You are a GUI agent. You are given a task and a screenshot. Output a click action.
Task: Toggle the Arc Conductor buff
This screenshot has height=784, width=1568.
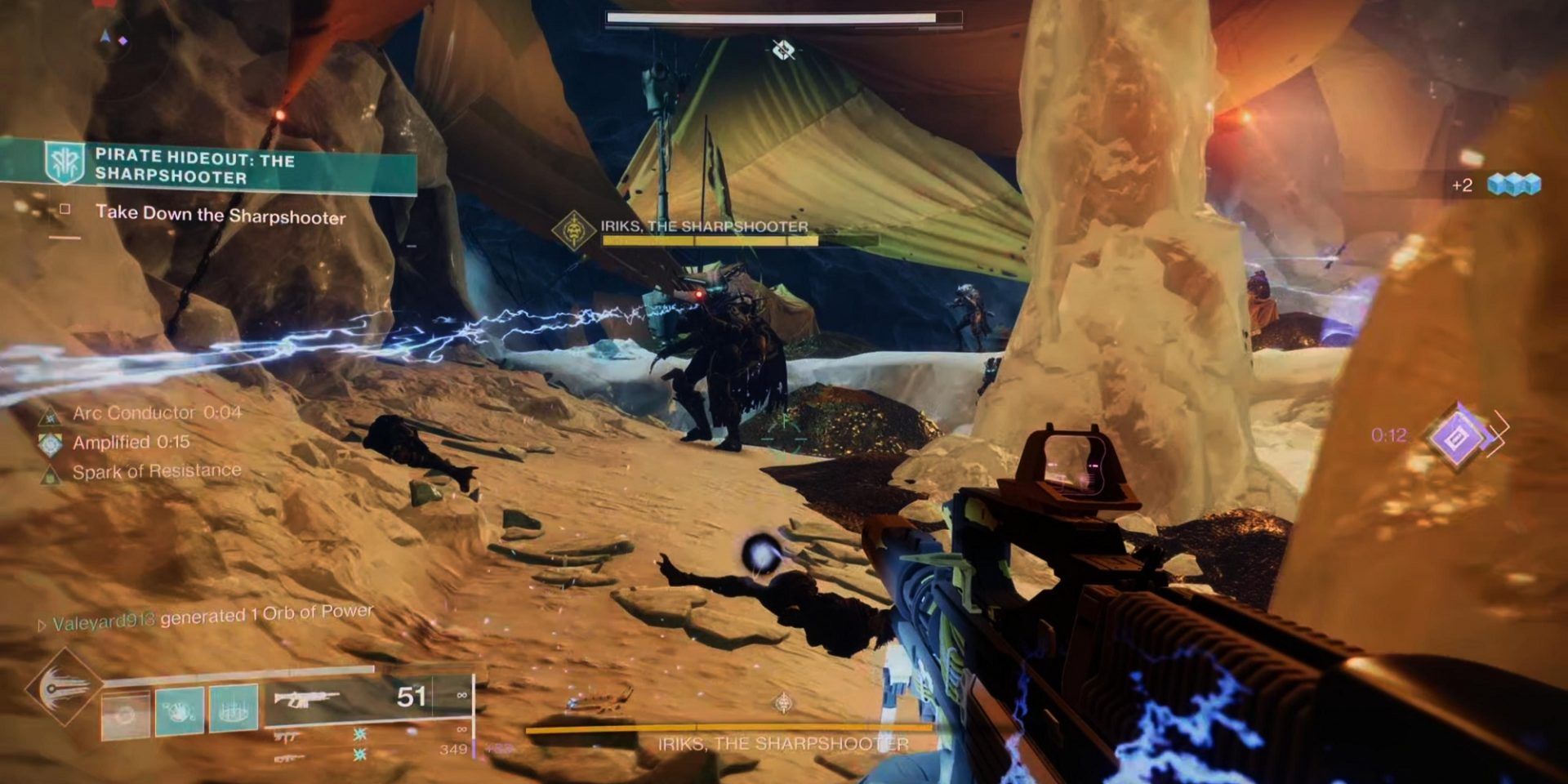pyautogui.click(x=49, y=416)
